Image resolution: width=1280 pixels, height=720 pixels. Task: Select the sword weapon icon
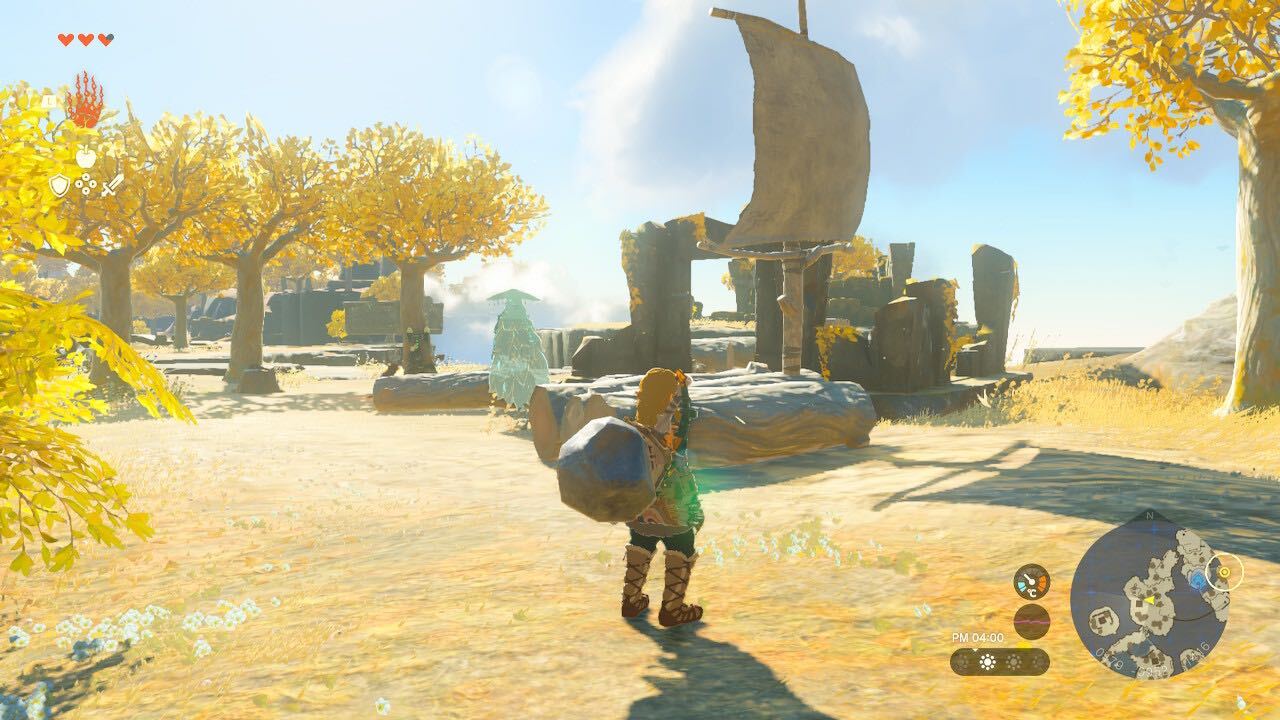click(113, 184)
